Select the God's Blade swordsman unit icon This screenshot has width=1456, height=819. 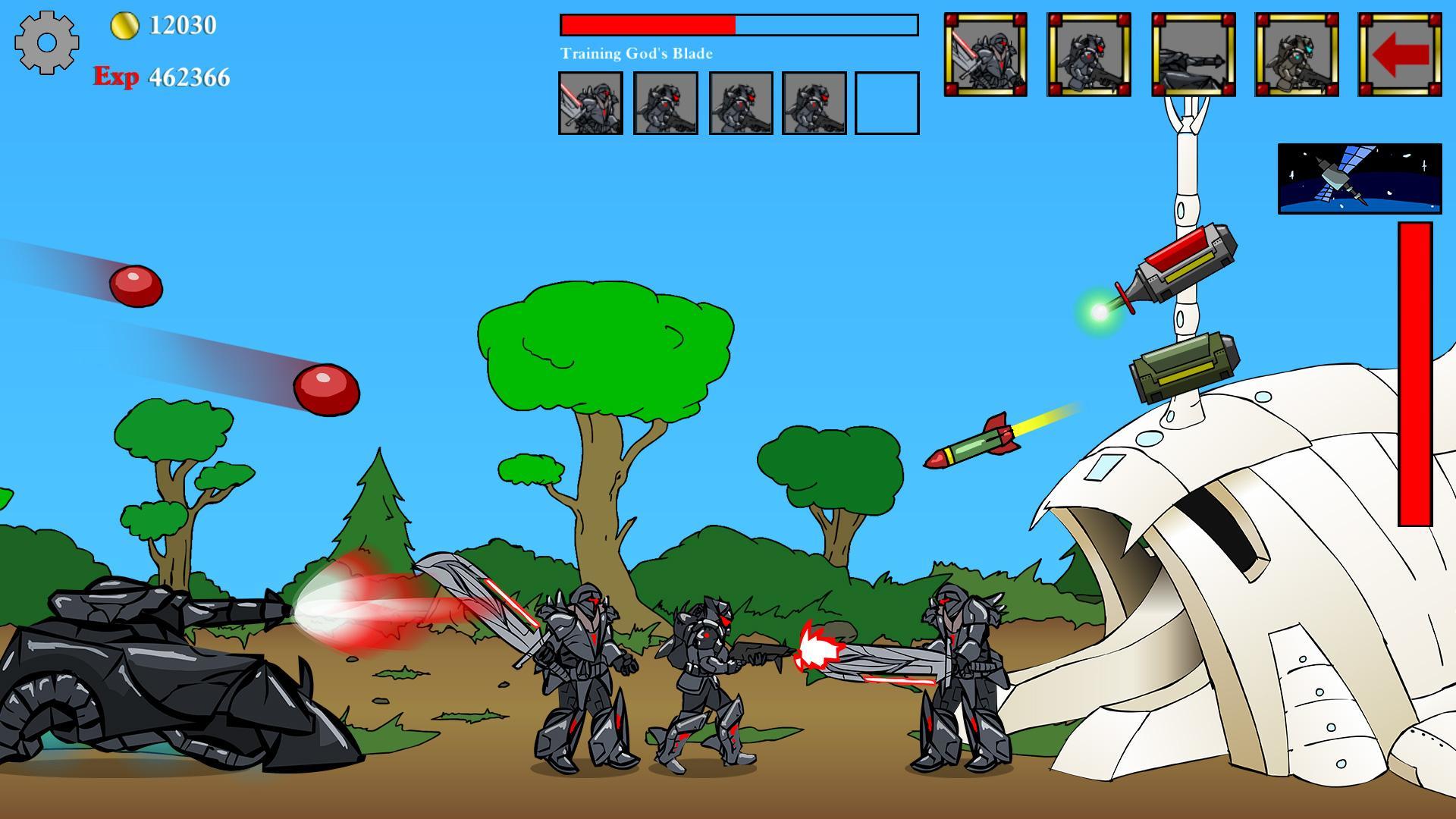pos(986,53)
